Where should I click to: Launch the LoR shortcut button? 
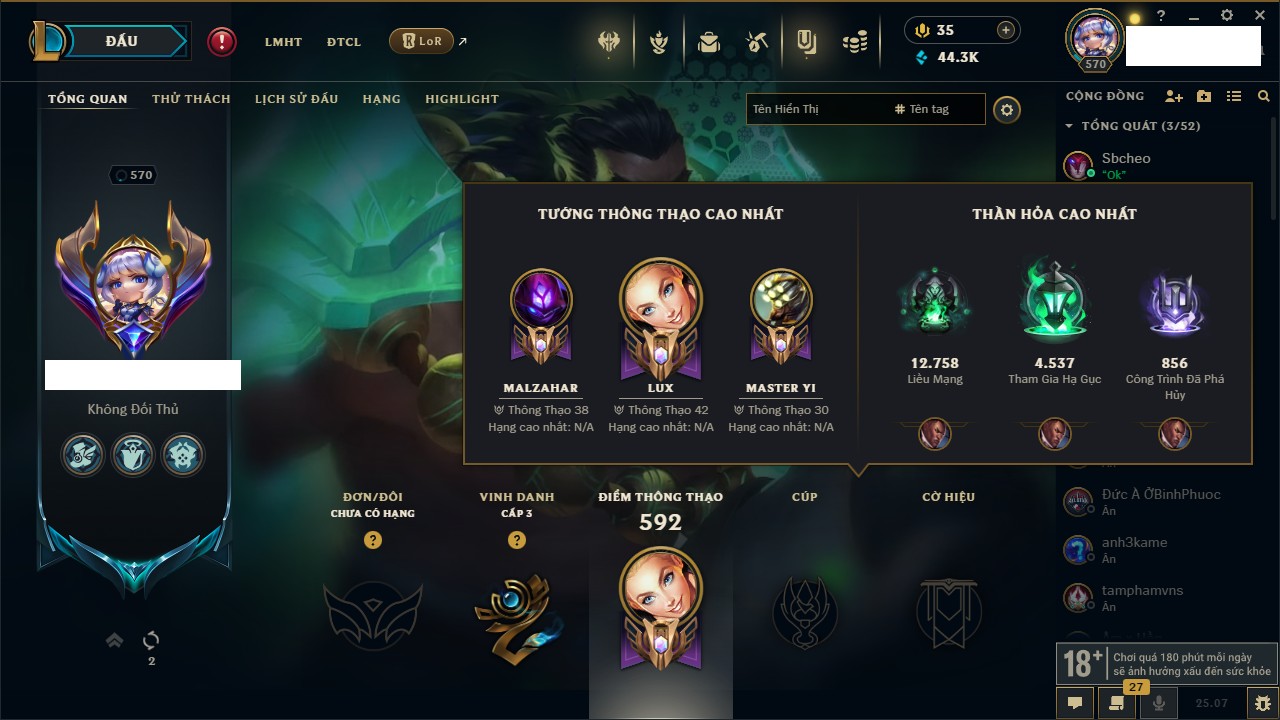click(x=421, y=42)
